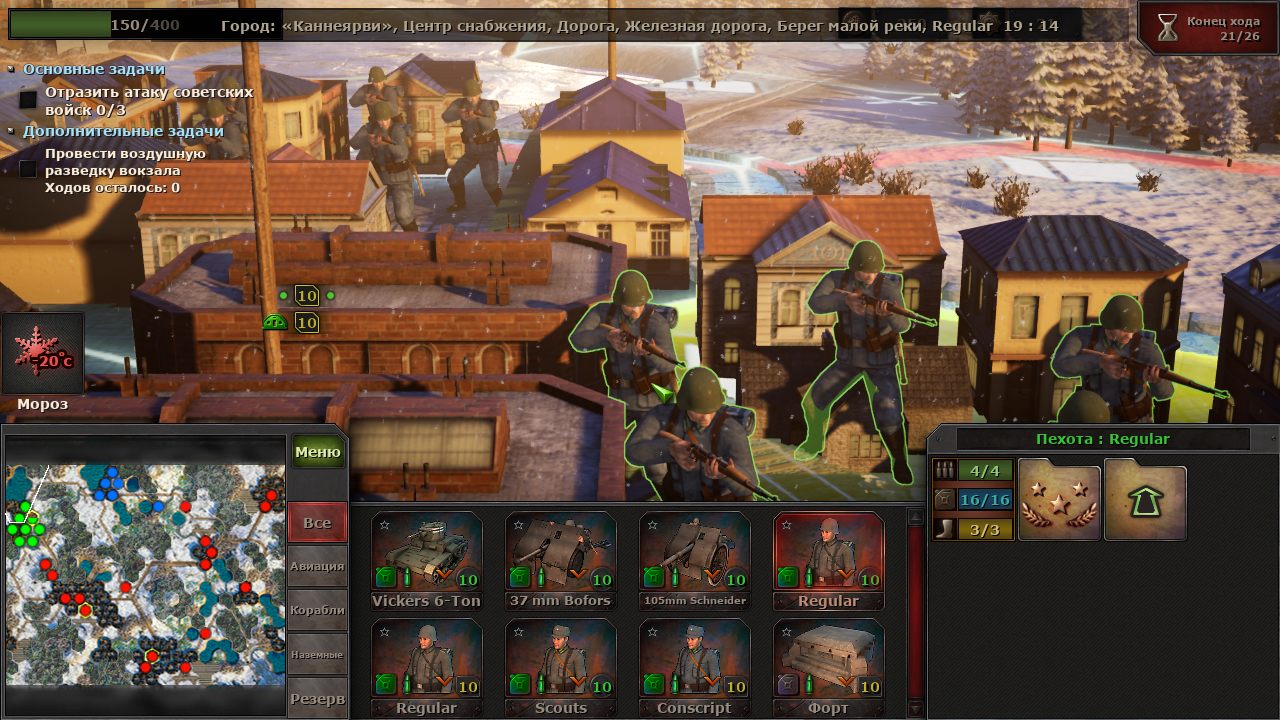Image resolution: width=1280 pixels, height=720 pixels.
Task: Switch to the Корабли unit filter
Action: tap(317, 610)
